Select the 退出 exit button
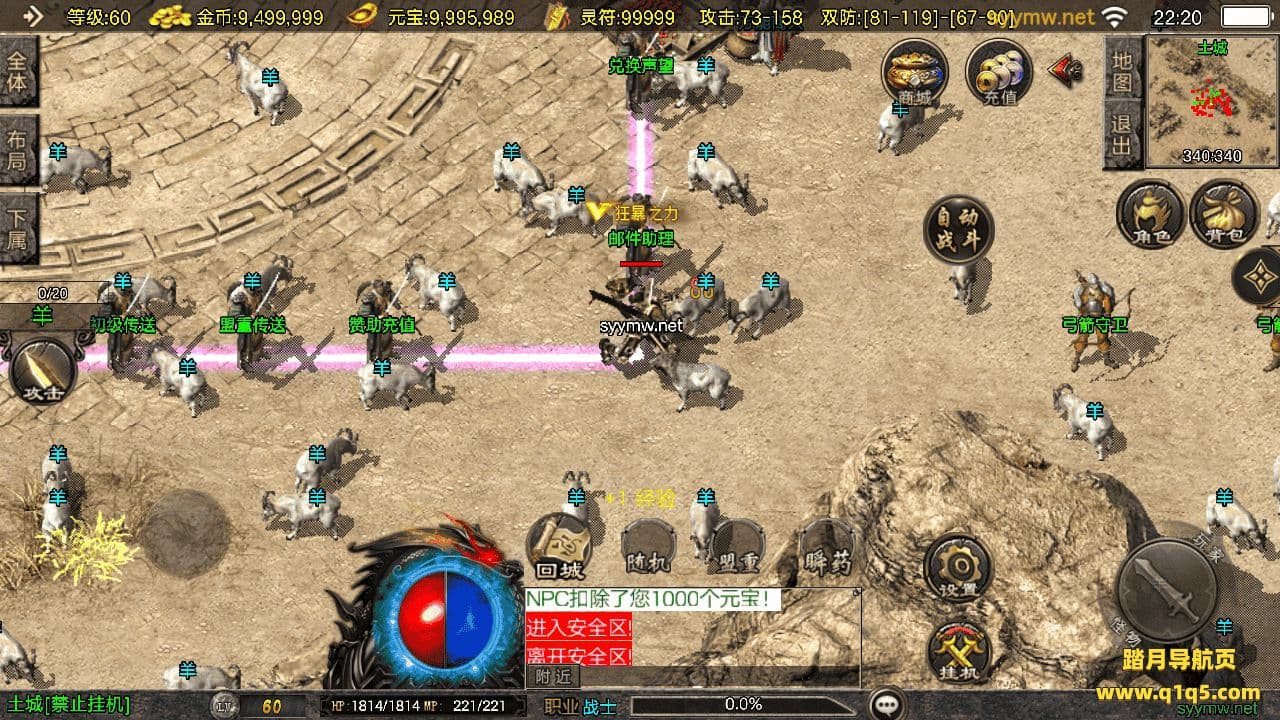The width and height of the screenshot is (1280, 720). 1123,137
